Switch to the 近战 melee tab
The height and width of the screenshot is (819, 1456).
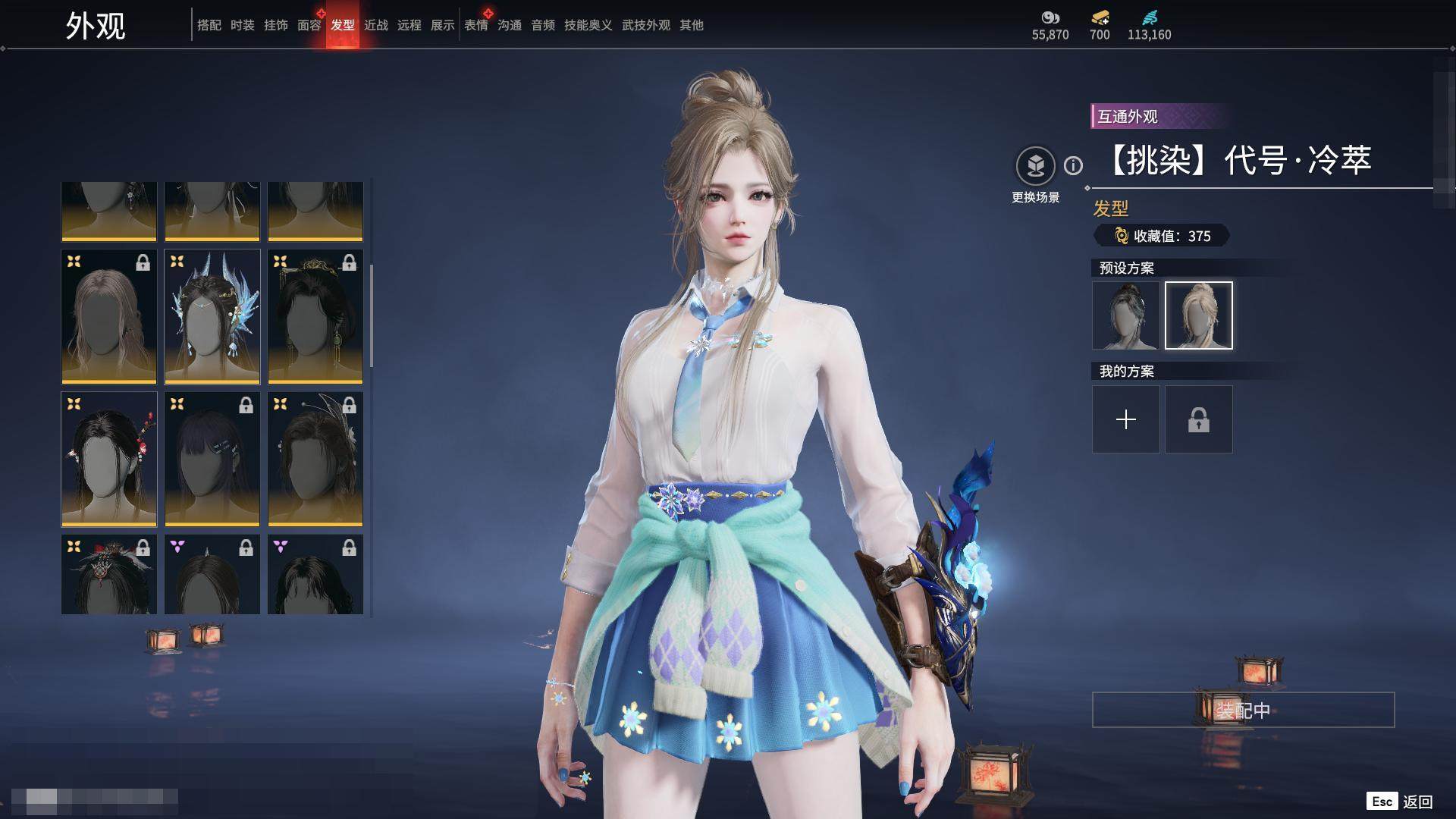(x=375, y=25)
